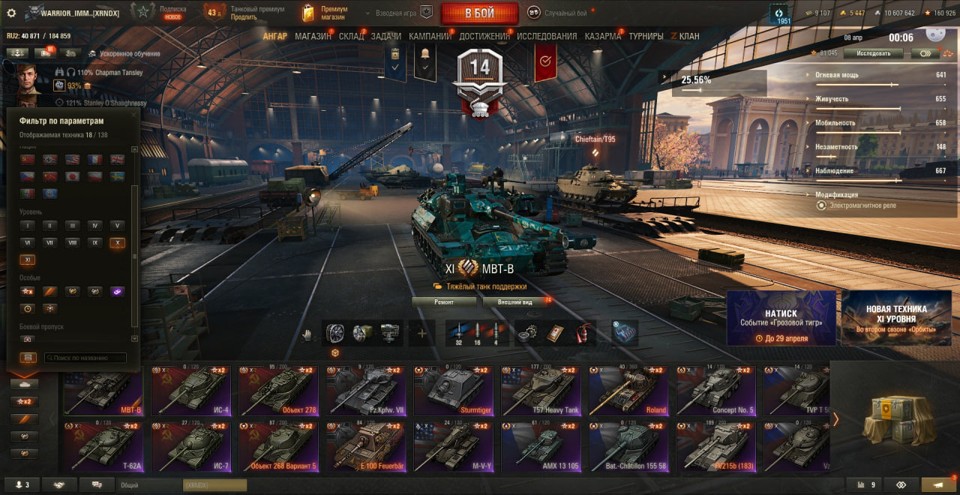Switch to the «СКЛАД» depot tab
960x495 pixels.
pyautogui.click(x=351, y=36)
